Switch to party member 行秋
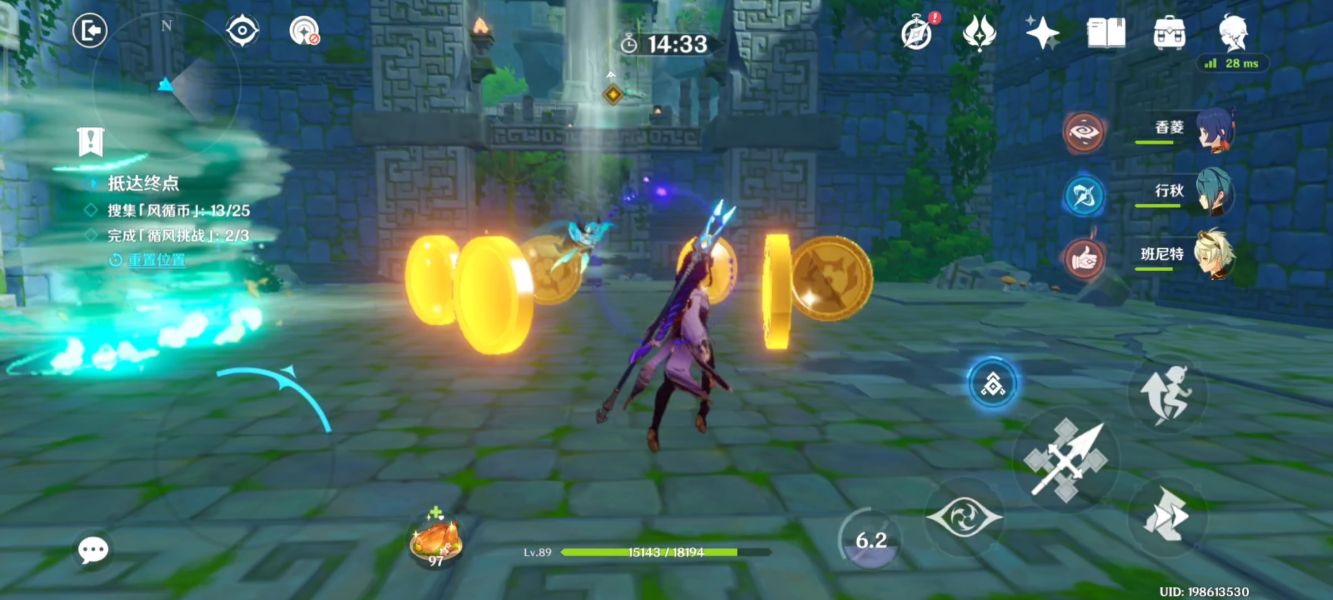Screen dimensions: 1333x600 [1214, 193]
